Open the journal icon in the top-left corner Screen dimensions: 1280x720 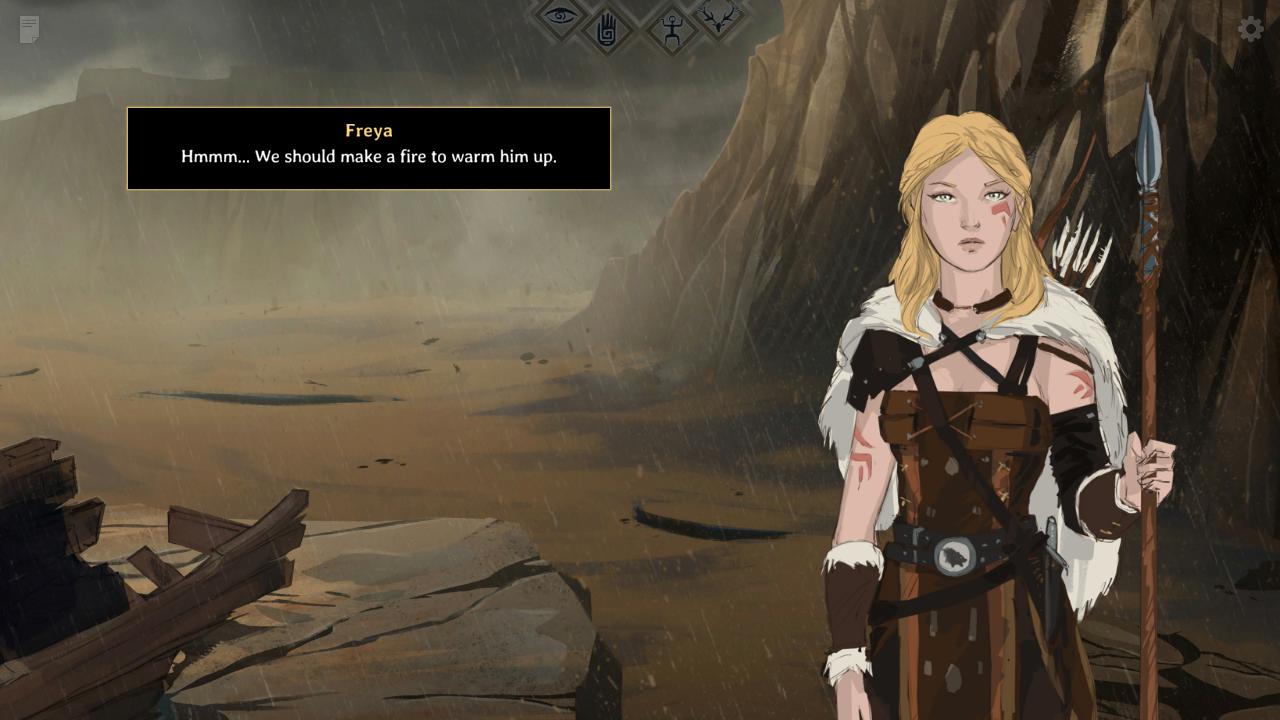point(27,28)
